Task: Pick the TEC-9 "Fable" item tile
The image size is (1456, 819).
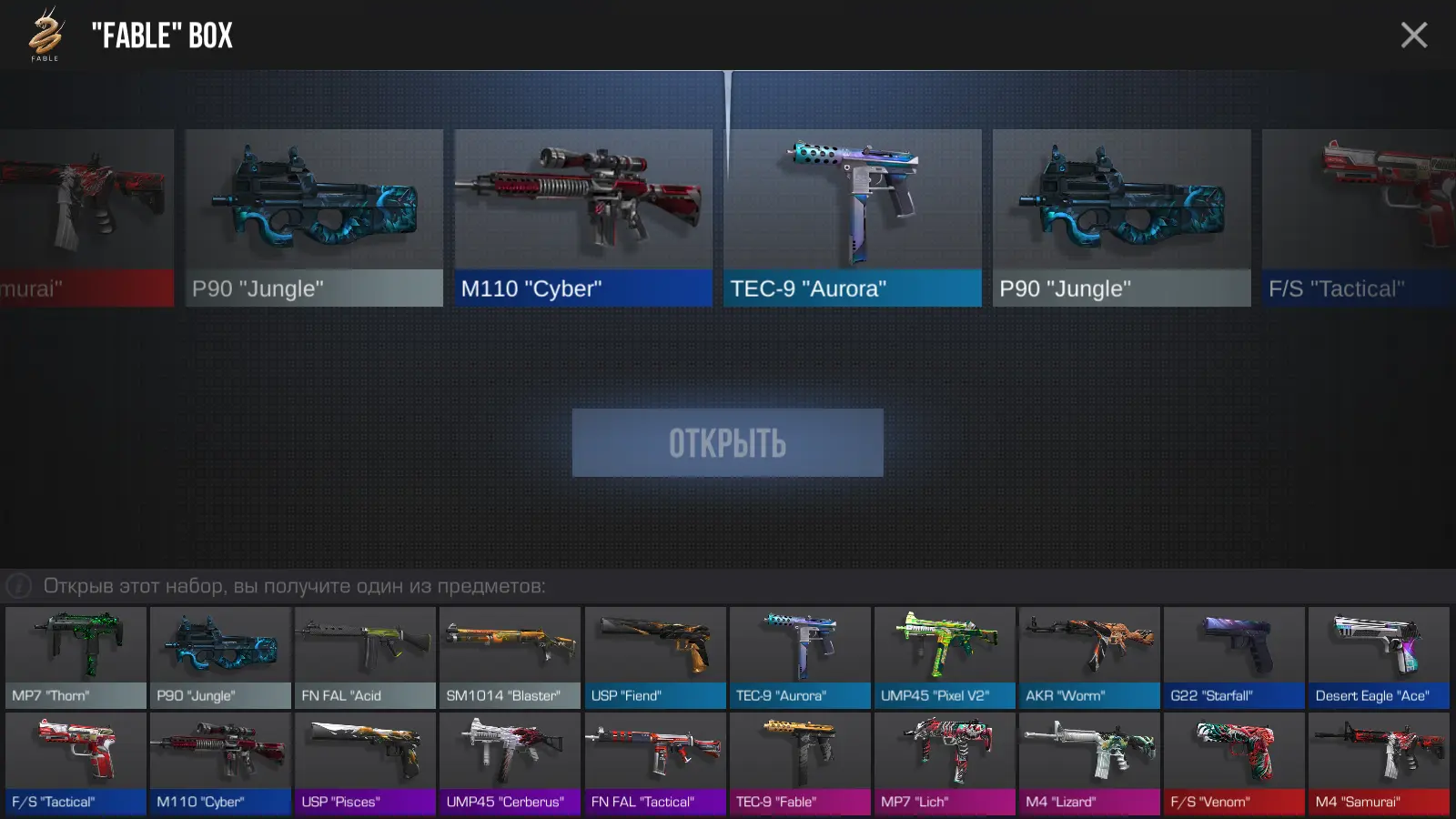Action: click(800, 763)
